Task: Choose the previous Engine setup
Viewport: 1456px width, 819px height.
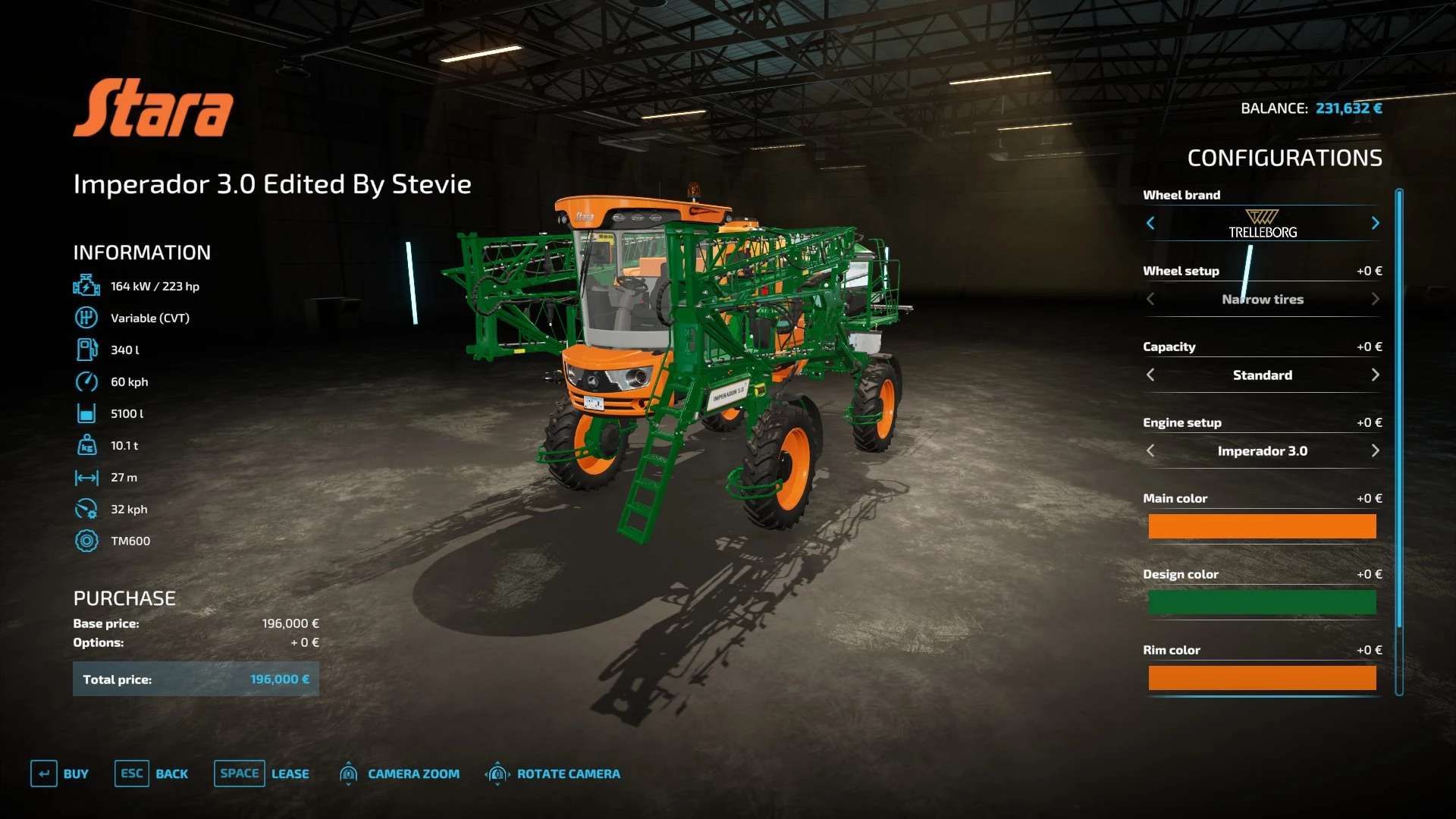Action: pyautogui.click(x=1150, y=450)
